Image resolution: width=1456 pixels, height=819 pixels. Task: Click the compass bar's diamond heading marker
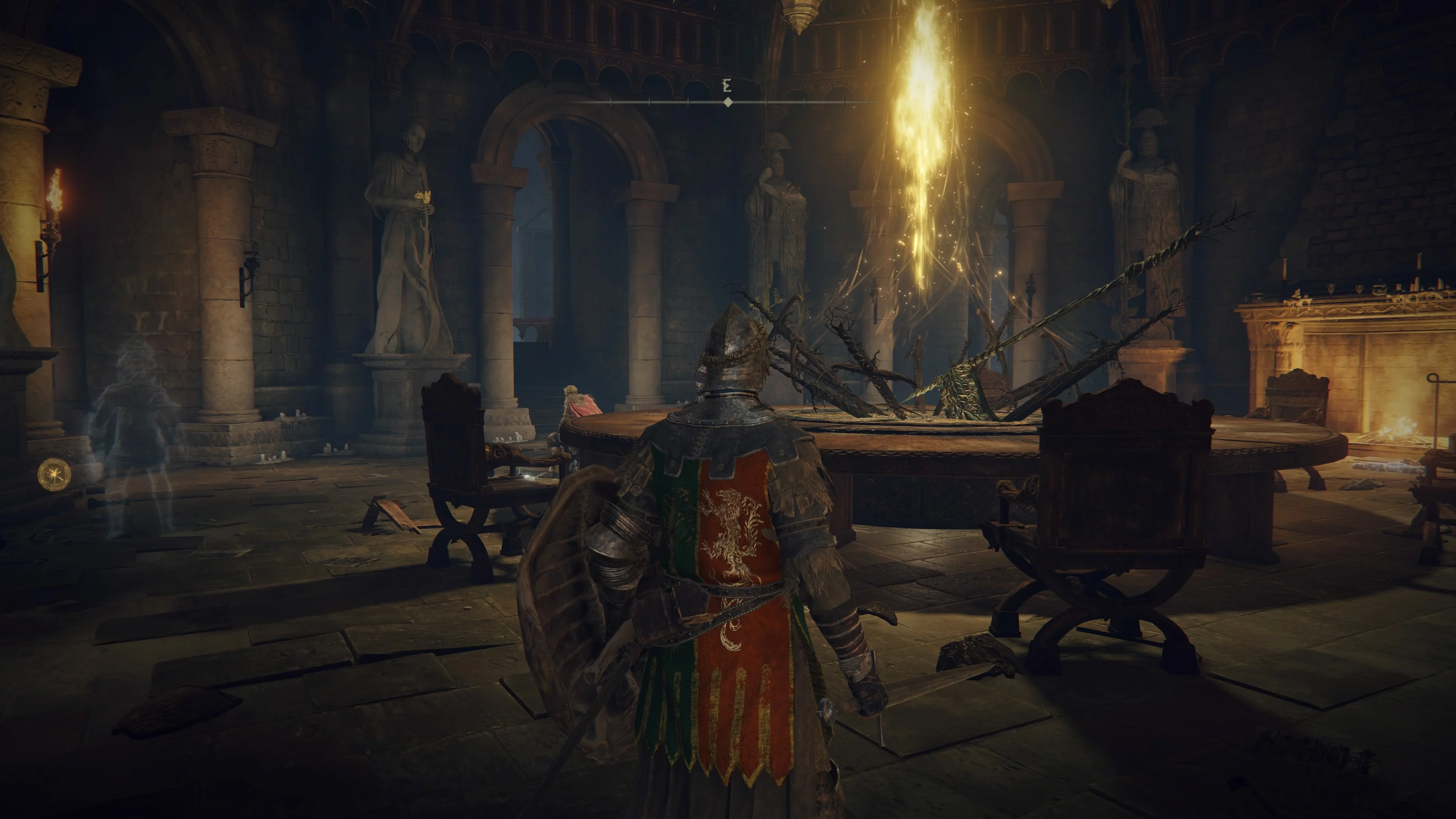(728, 102)
